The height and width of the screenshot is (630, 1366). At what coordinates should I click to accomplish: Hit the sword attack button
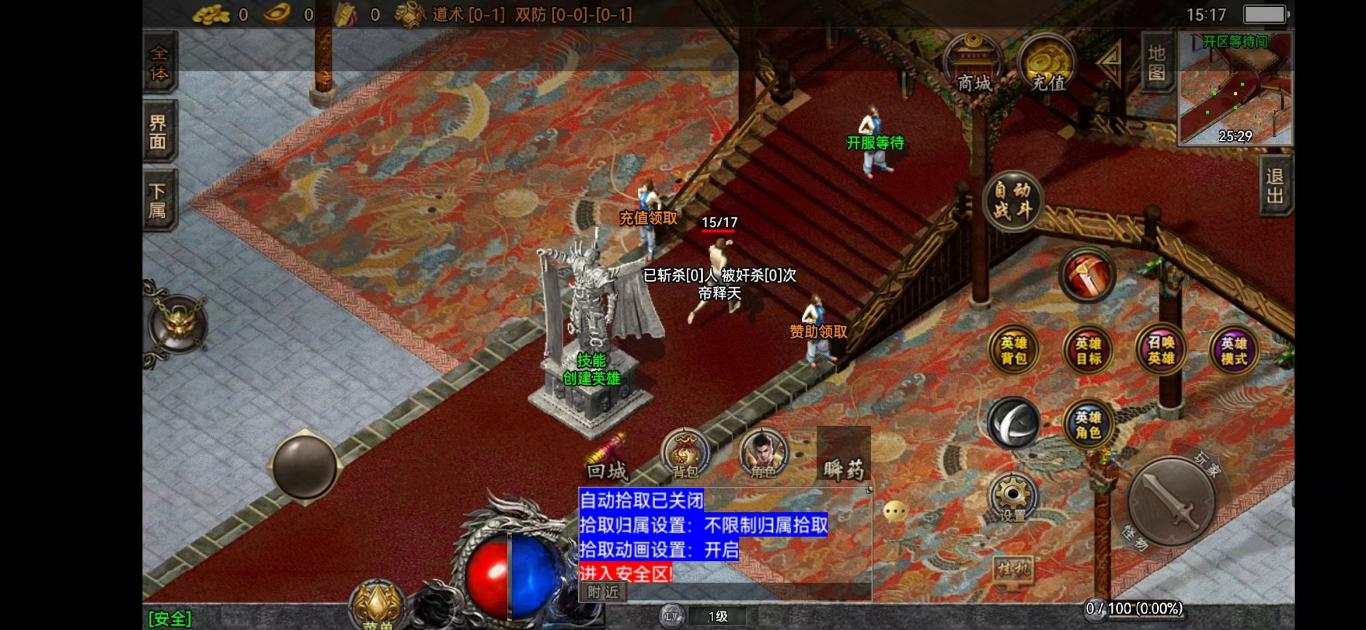[1170, 503]
